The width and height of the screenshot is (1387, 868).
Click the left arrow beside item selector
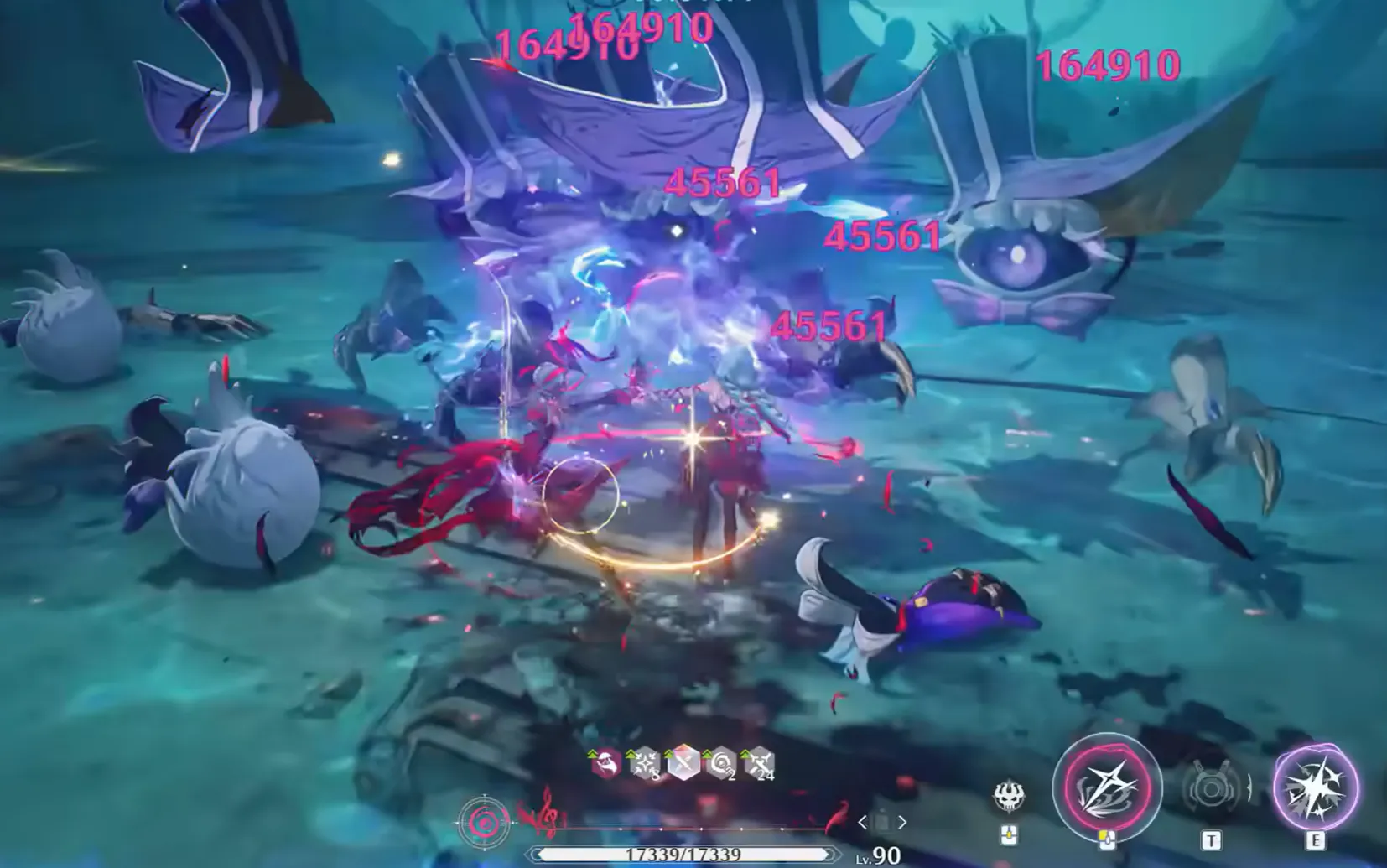pos(862,823)
